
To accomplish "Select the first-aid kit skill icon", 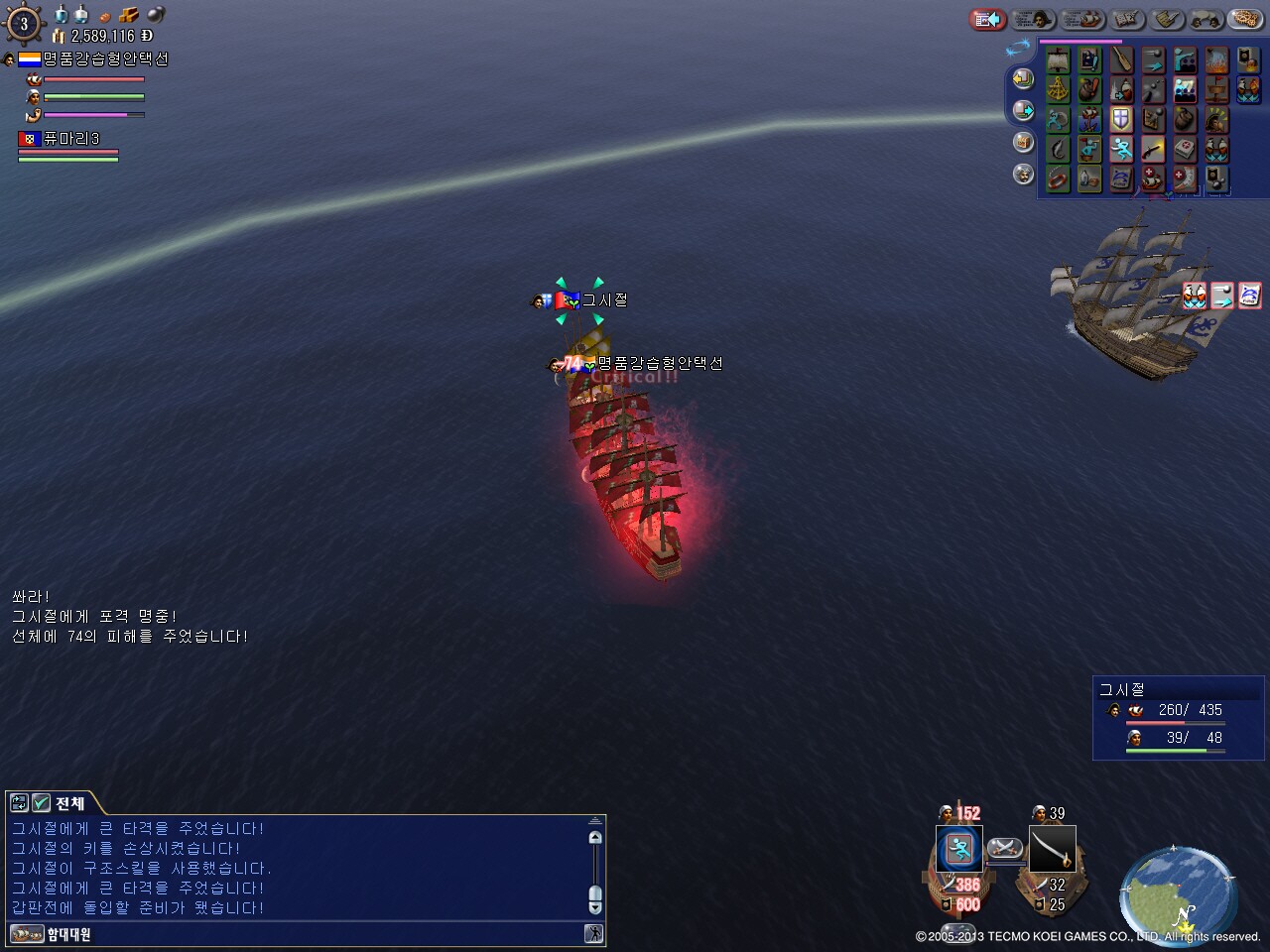I will click(x=1185, y=150).
